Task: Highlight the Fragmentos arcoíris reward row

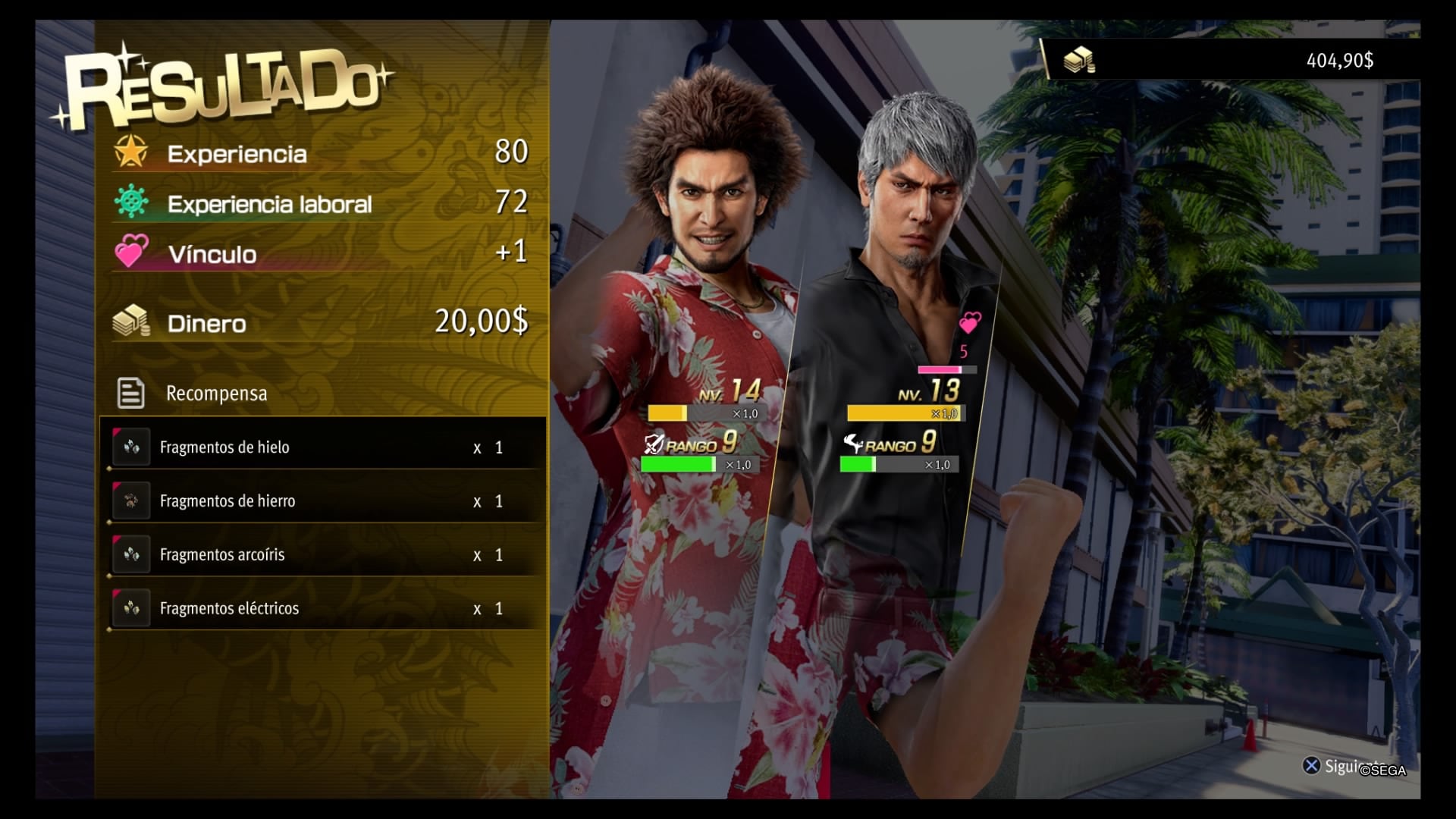Action: [325, 554]
